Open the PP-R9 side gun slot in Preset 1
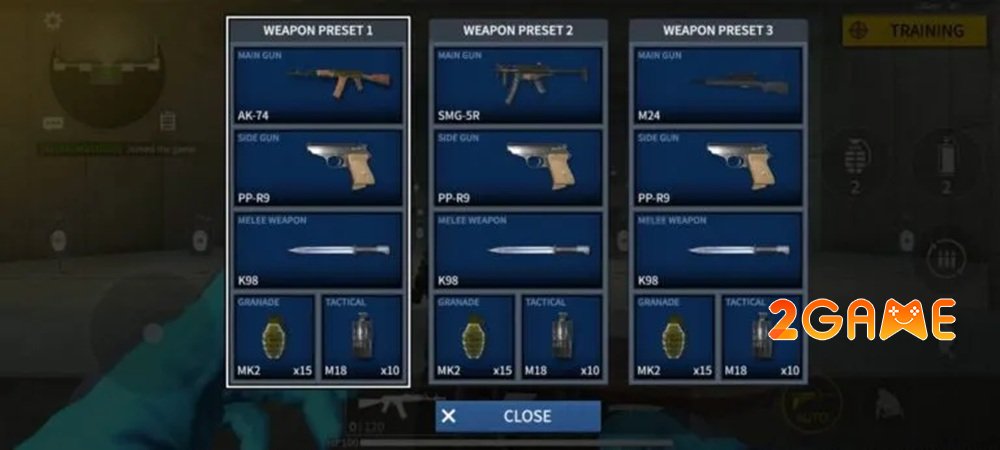This screenshot has height=450, width=1000. (x=318, y=167)
